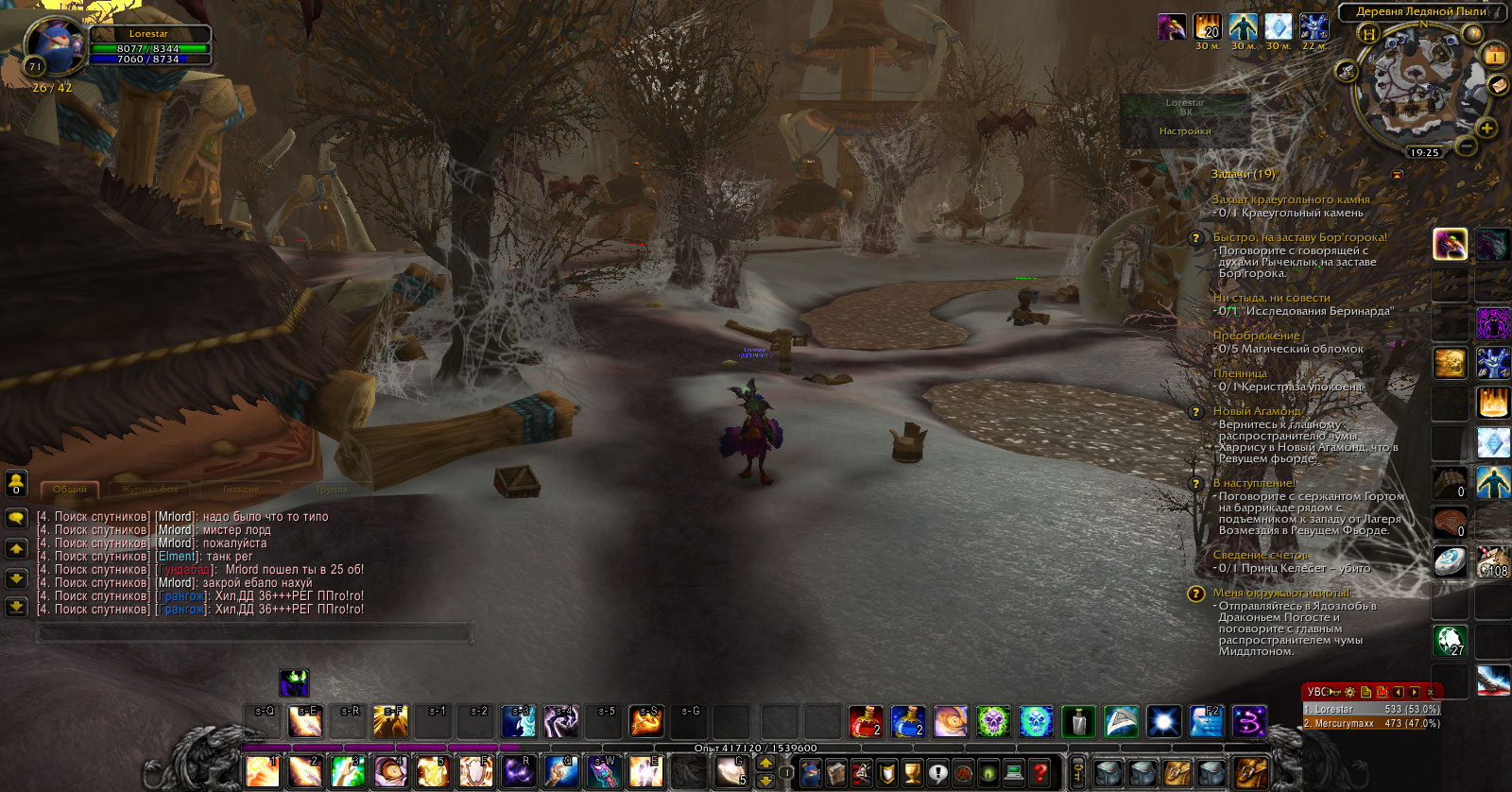The image size is (1512, 792).
Task: Close the УВС damage meter window
Action: coord(1430,692)
